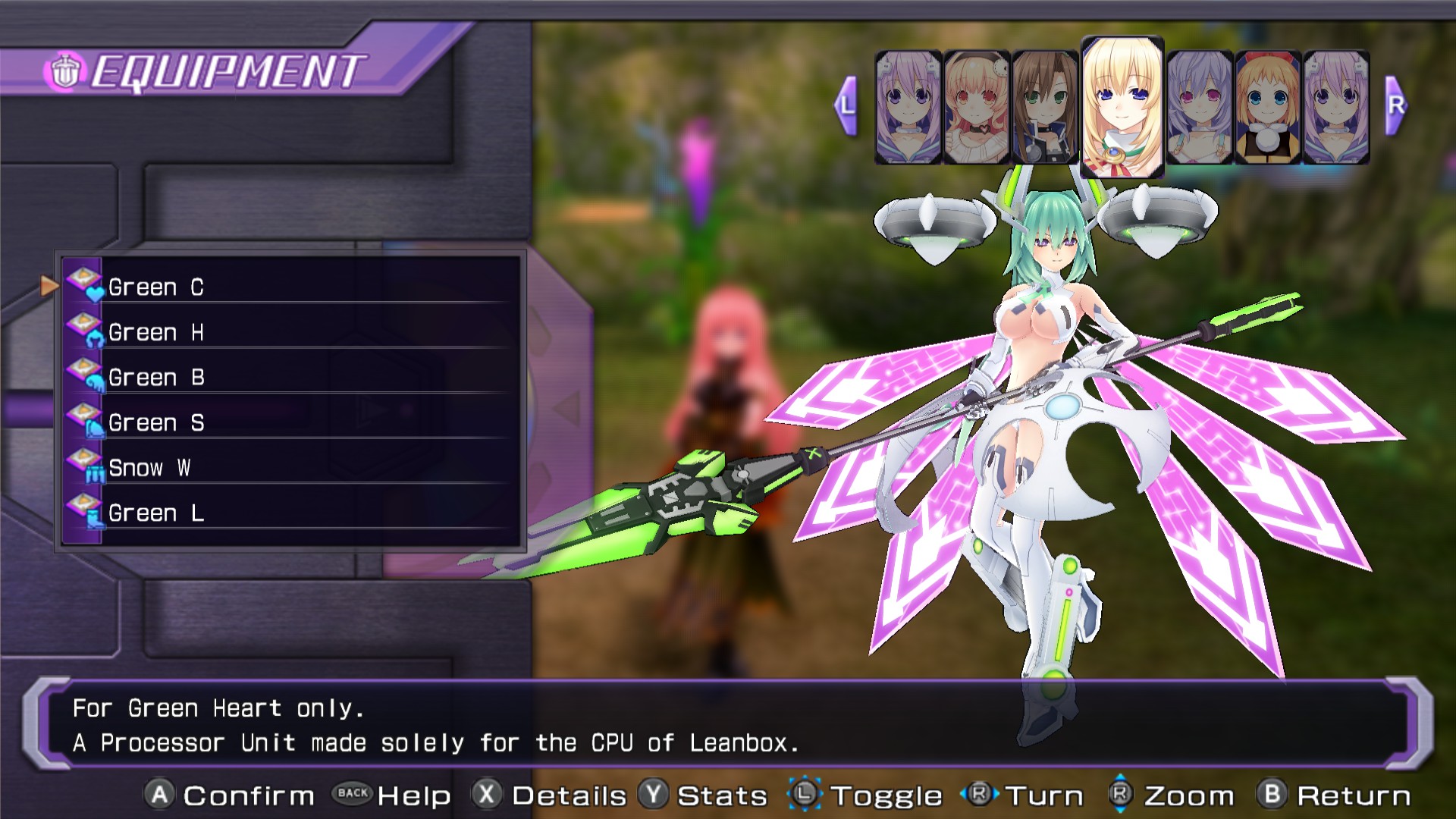Select the Green S processor part
The image size is (1456, 819).
(292, 422)
